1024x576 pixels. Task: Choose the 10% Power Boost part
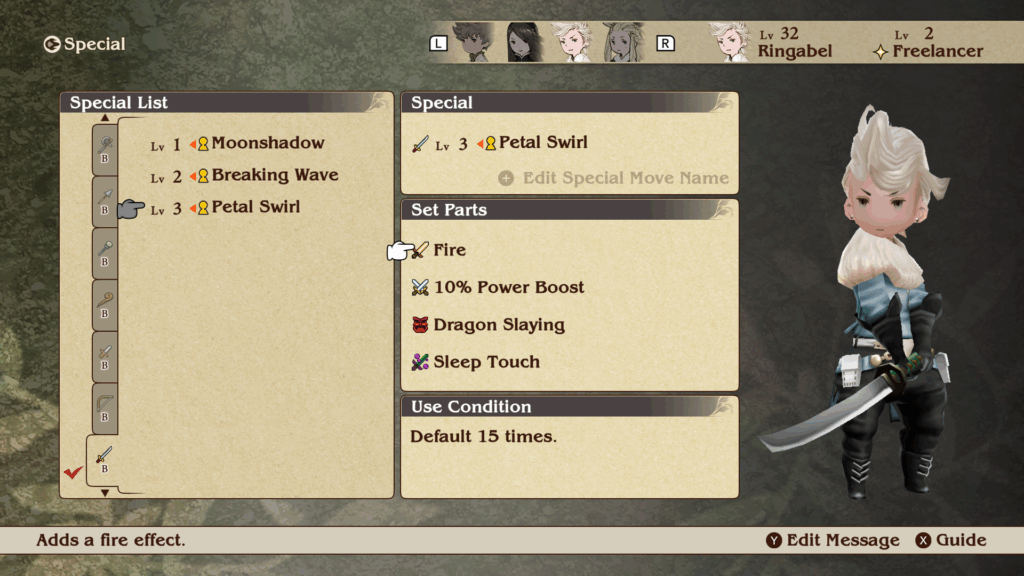pos(508,288)
